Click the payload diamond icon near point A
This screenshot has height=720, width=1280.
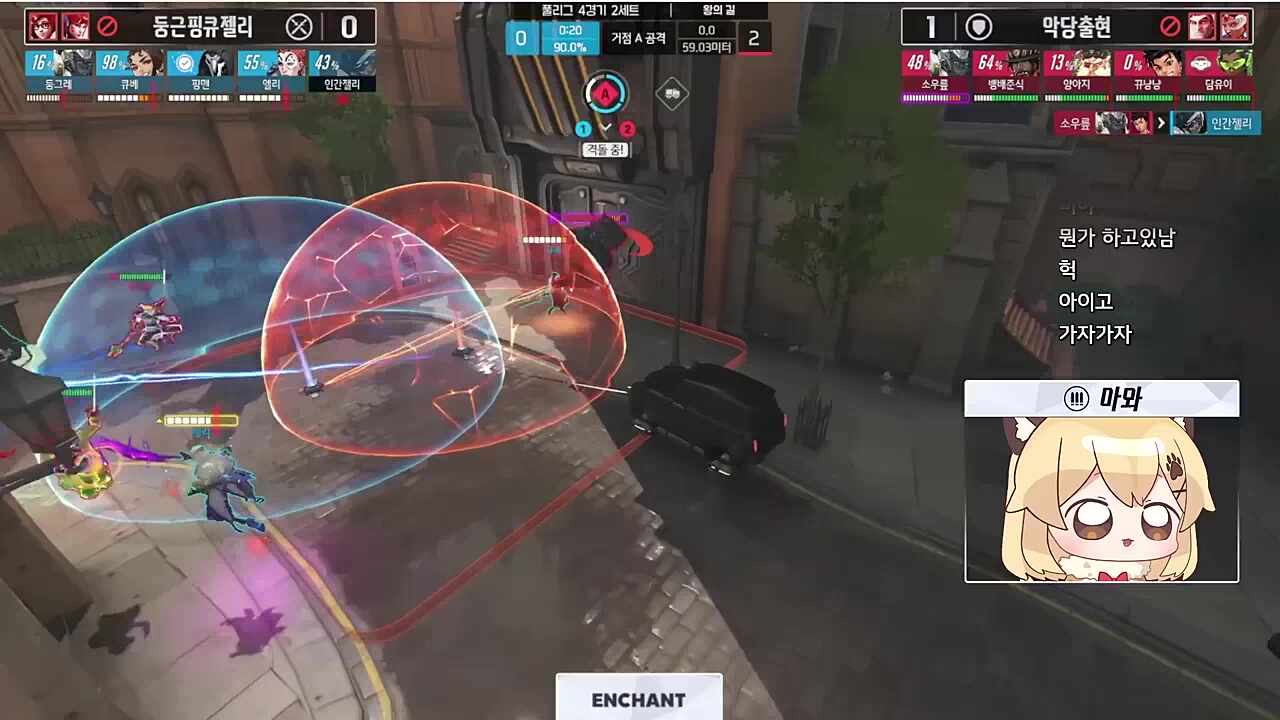point(673,93)
